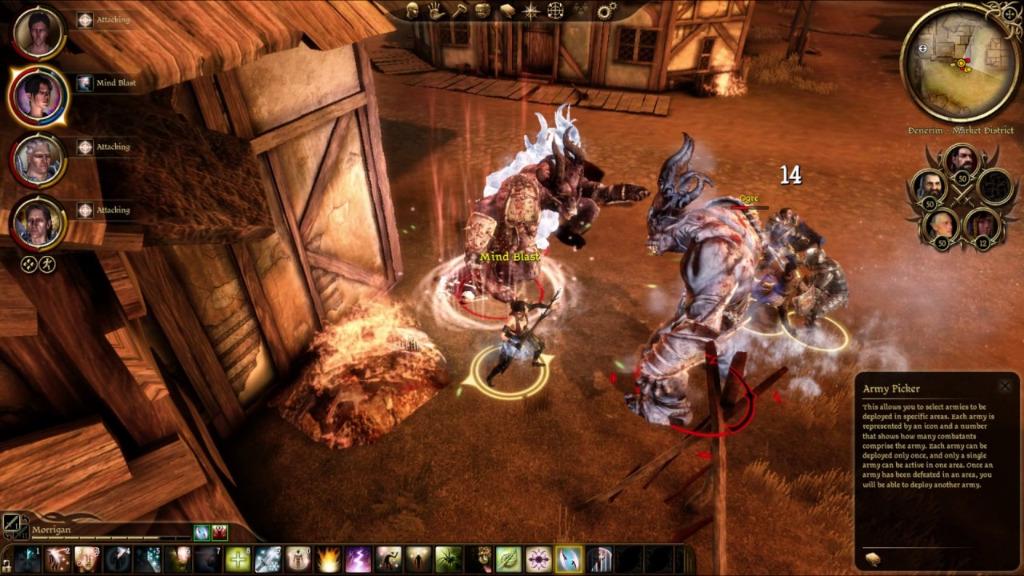
Task: Close the Army Picker tooltip panel
Action: tap(1003, 386)
